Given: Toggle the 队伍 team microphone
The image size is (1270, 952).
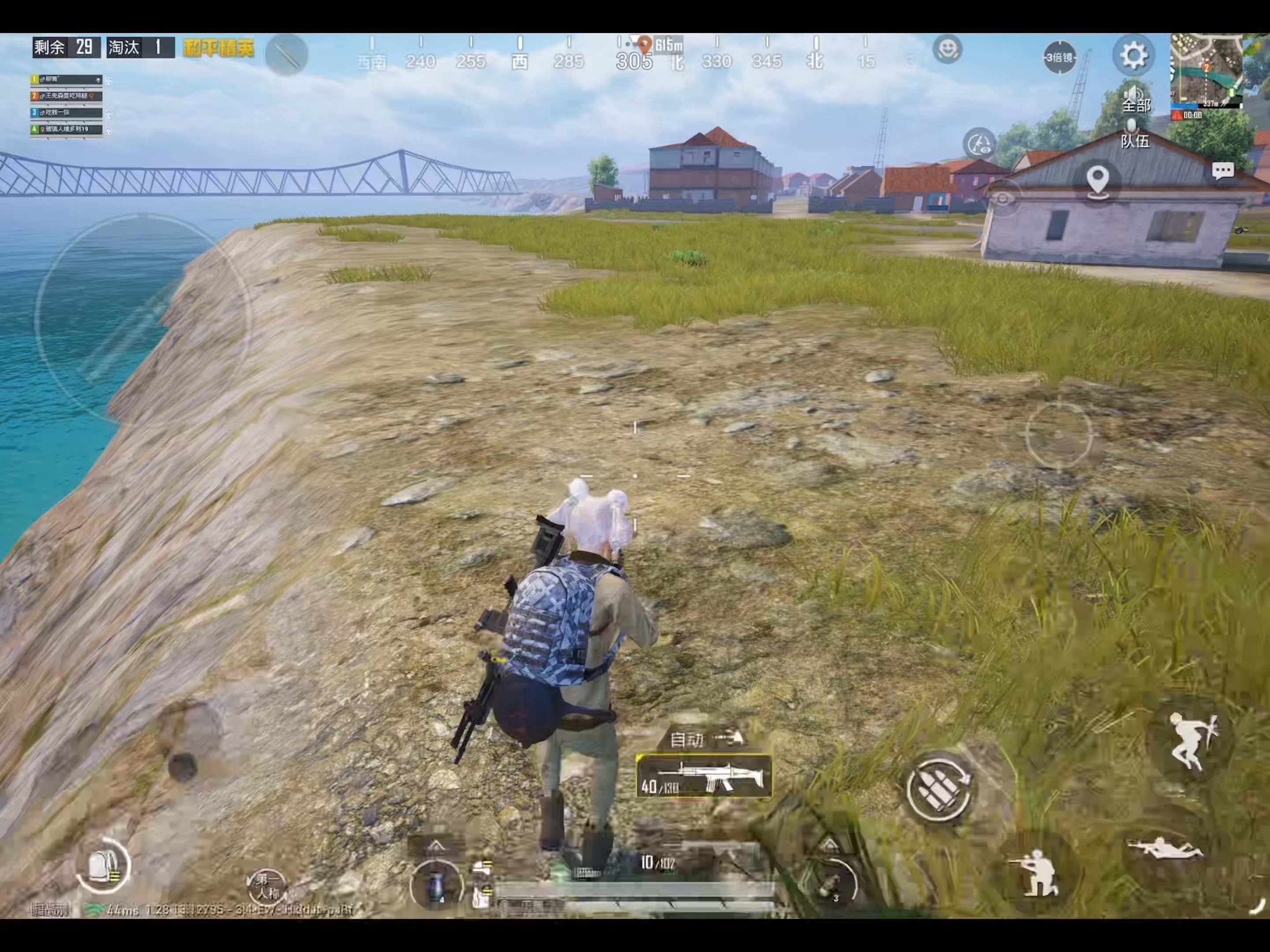Looking at the screenshot, I should tap(1135, 133).
